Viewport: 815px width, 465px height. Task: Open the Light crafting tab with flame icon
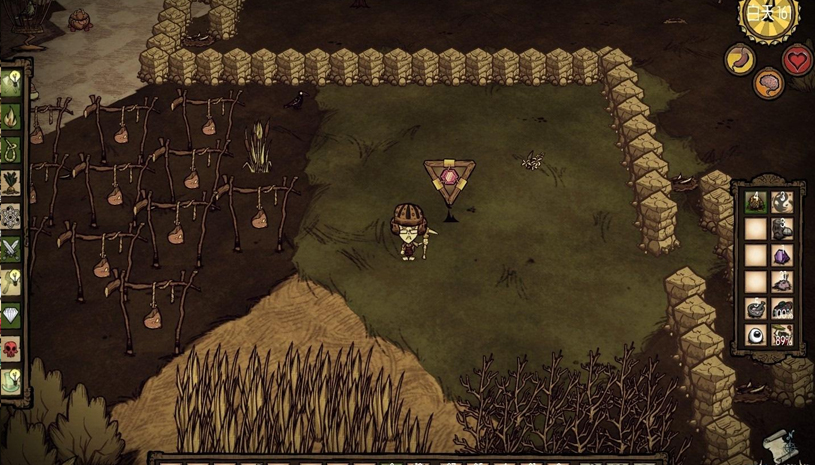click(x=11, y=117)
